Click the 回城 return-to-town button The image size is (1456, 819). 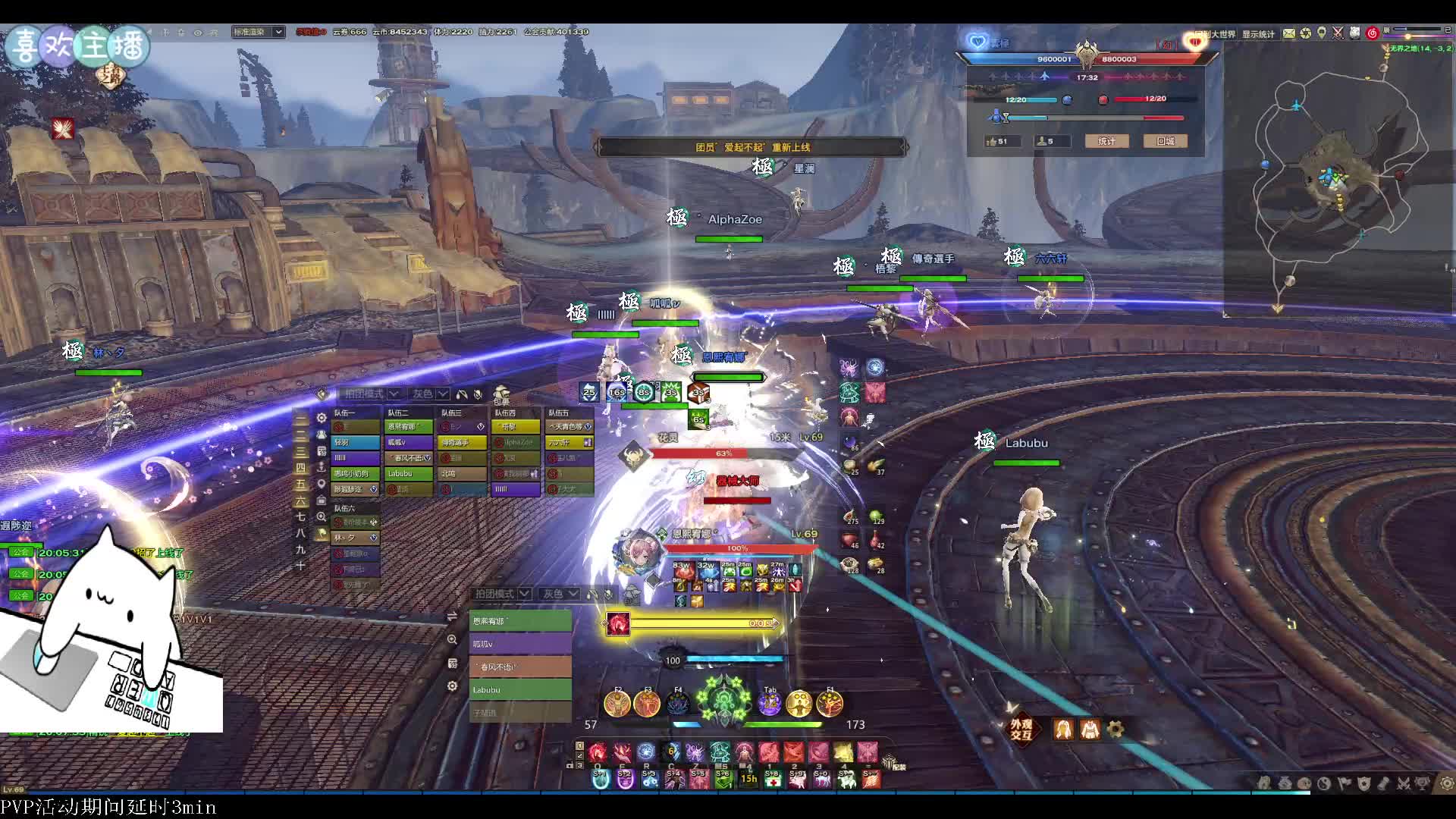pos(1166,141)
